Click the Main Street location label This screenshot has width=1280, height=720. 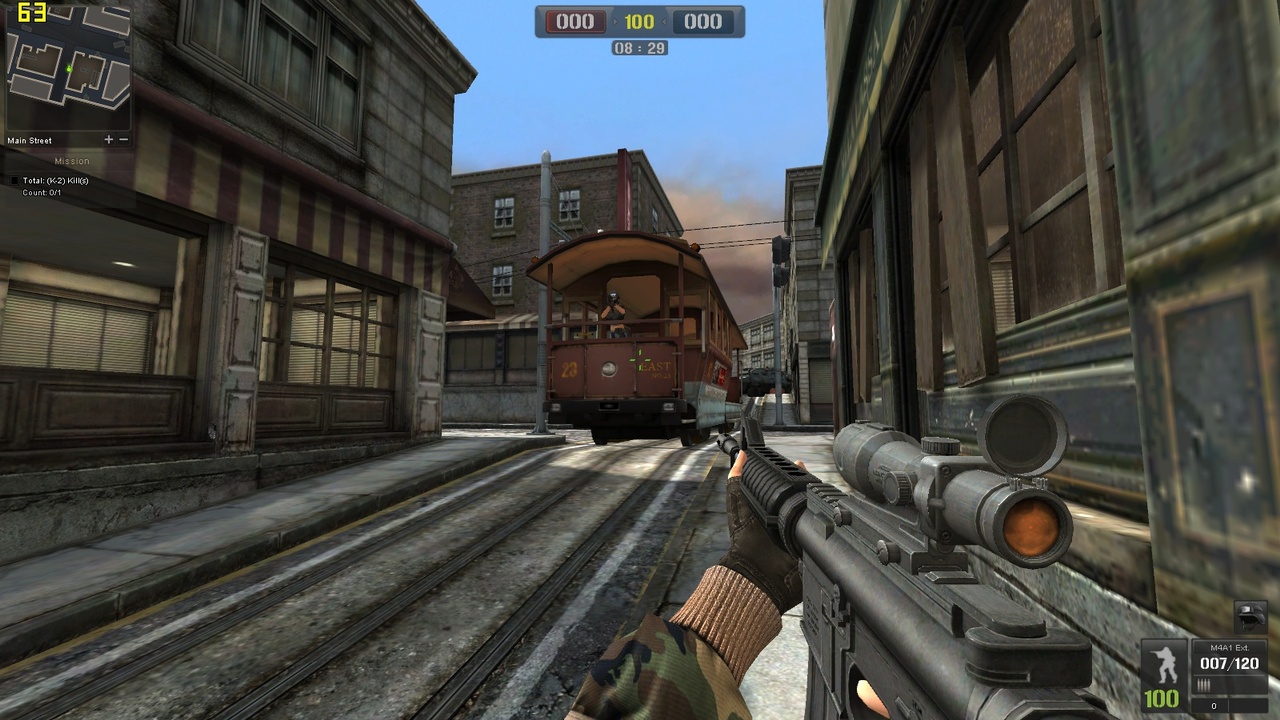click(x=28, y=140)
